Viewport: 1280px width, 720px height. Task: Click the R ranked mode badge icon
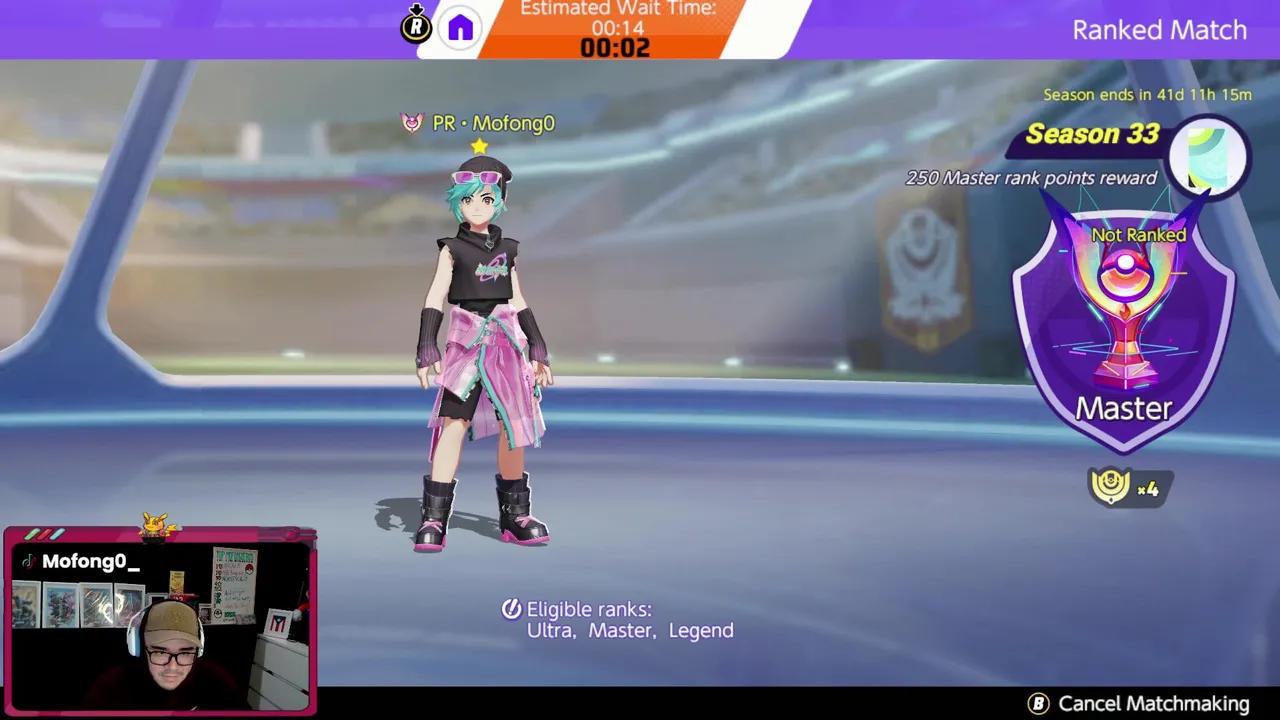coord(417,26)
